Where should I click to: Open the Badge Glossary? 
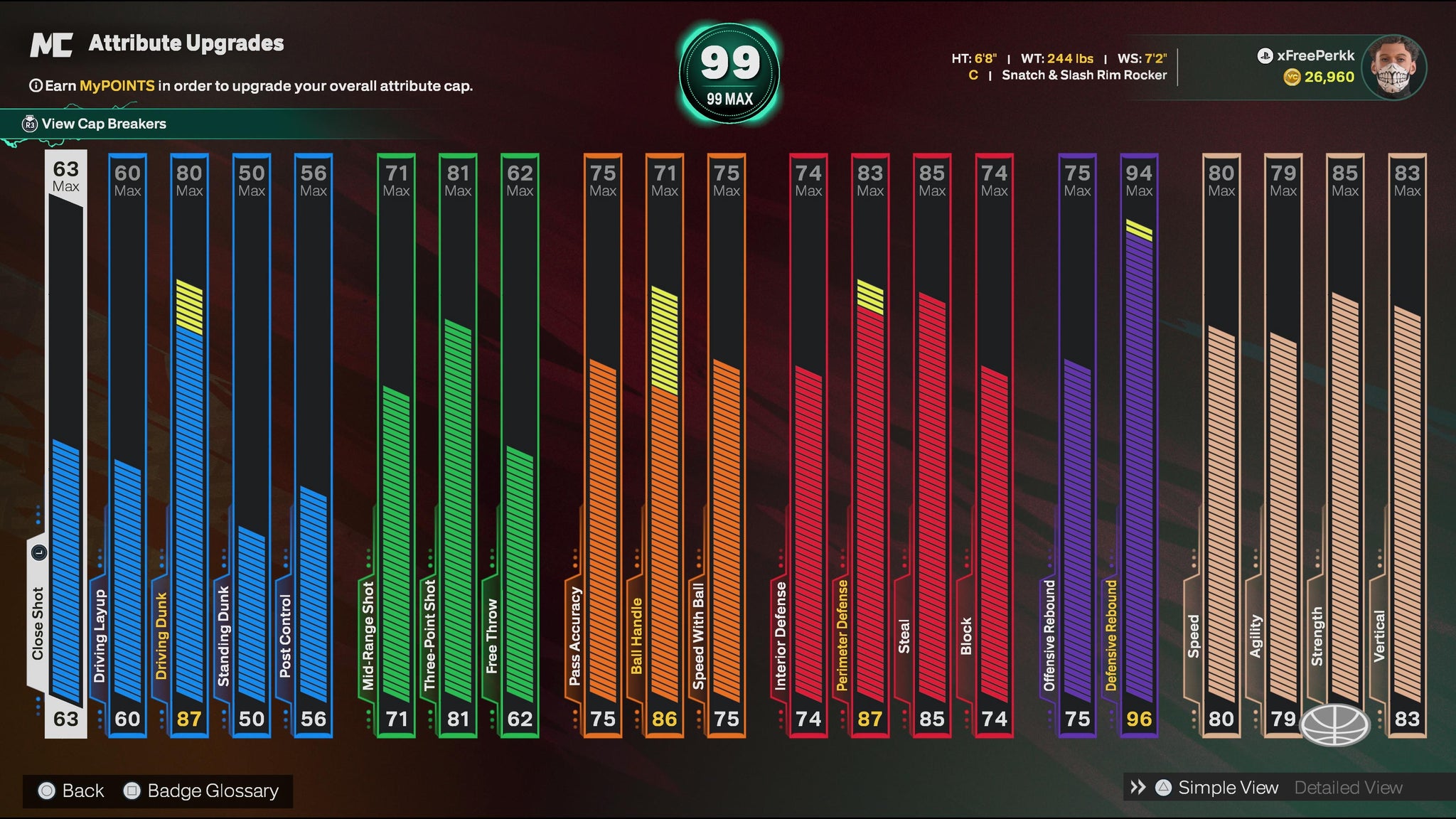click(202, 791)
